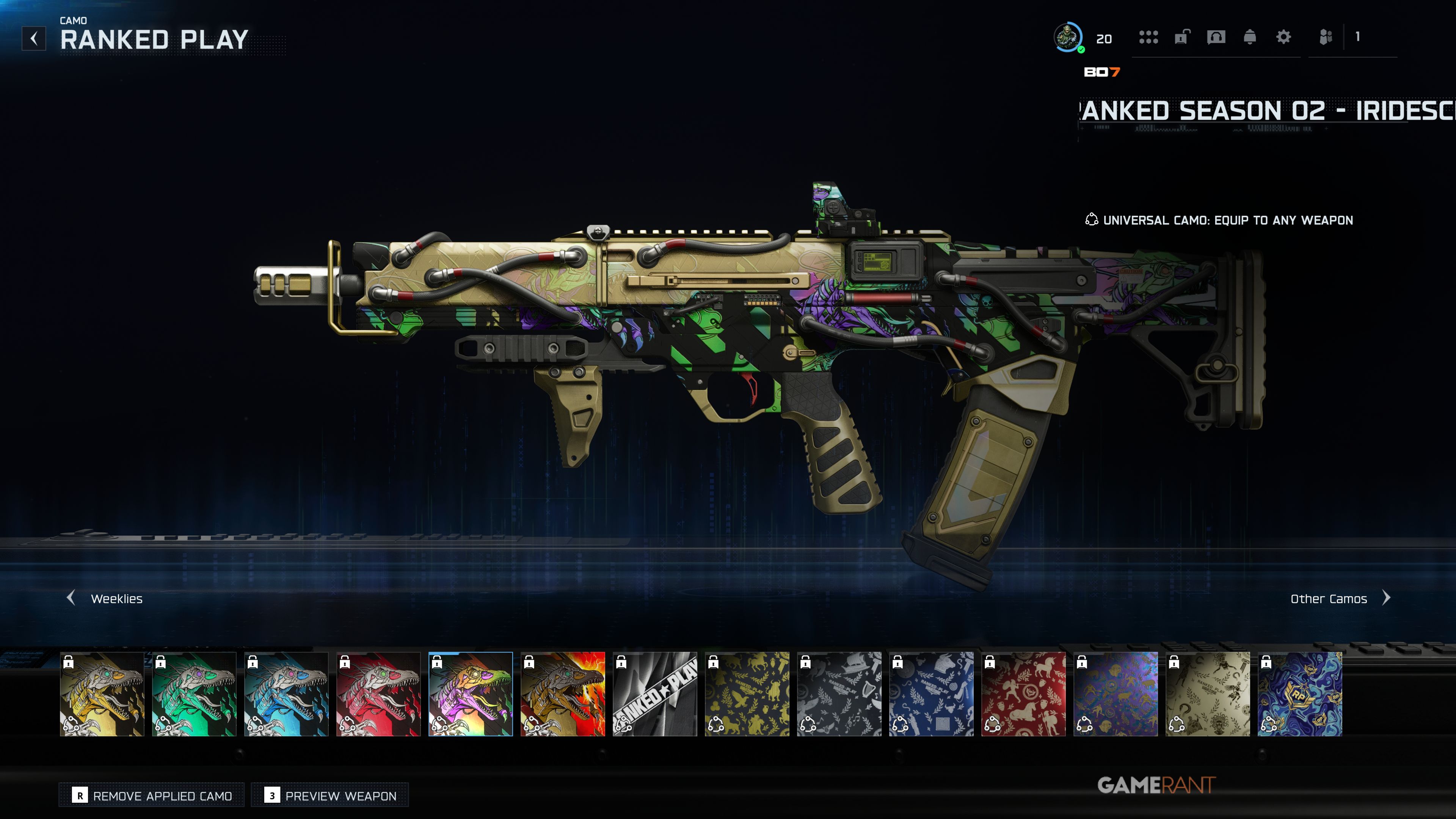Select the green raptor camo
Screen dimensions: 1456x819
195,693
